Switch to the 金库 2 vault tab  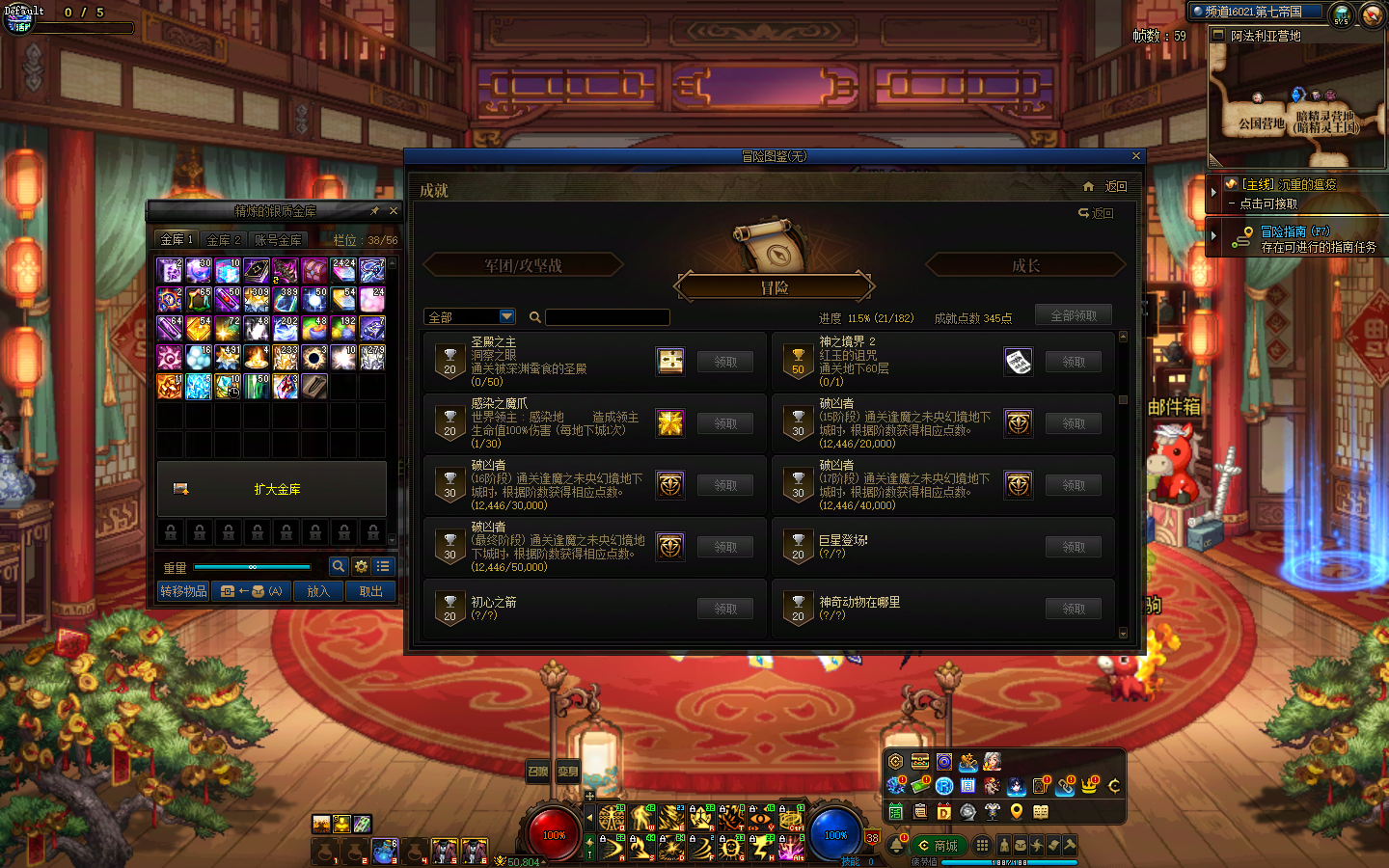coord(224,240)
